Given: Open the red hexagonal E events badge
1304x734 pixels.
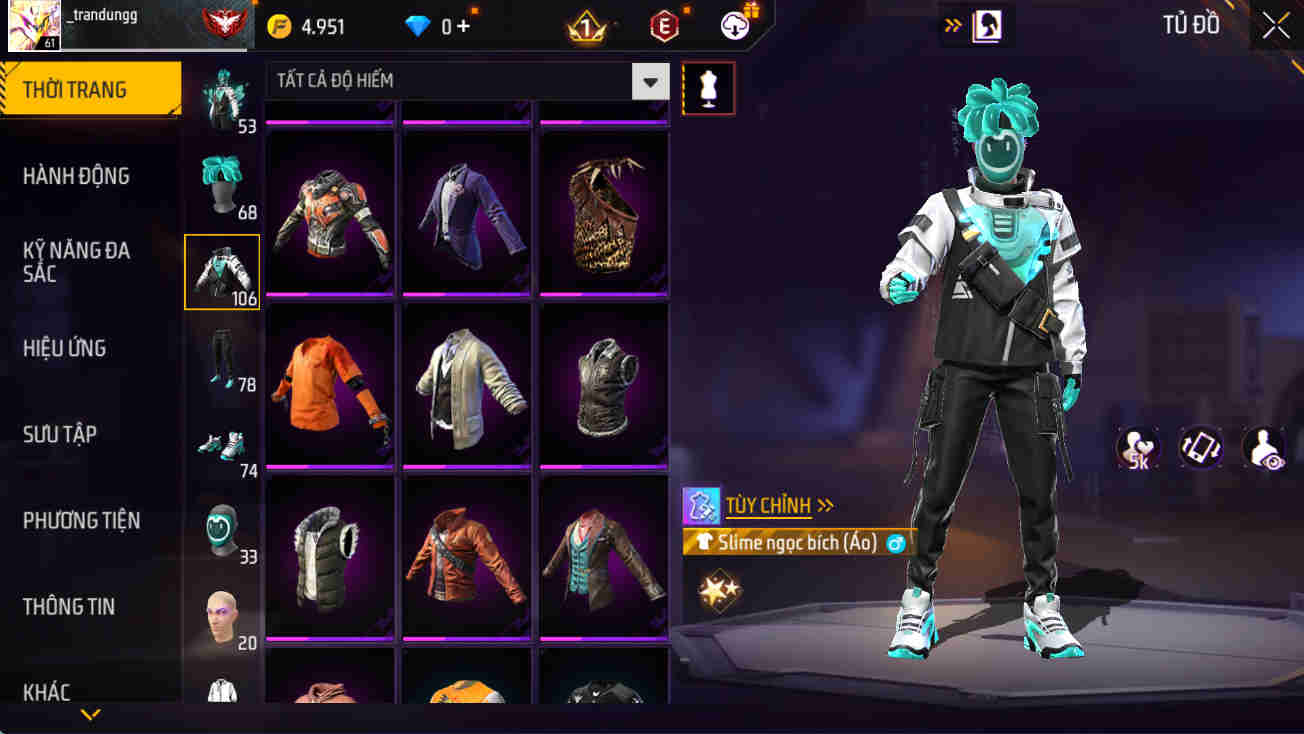Looking at the screenshot, I should [x=664, y=26].
